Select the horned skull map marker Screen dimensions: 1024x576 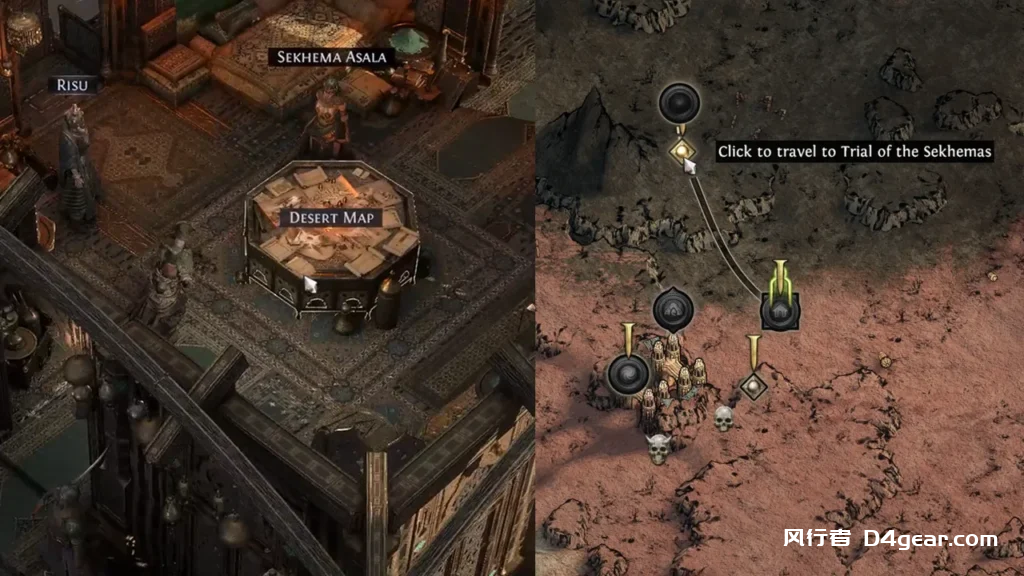[x=658, y=447]
